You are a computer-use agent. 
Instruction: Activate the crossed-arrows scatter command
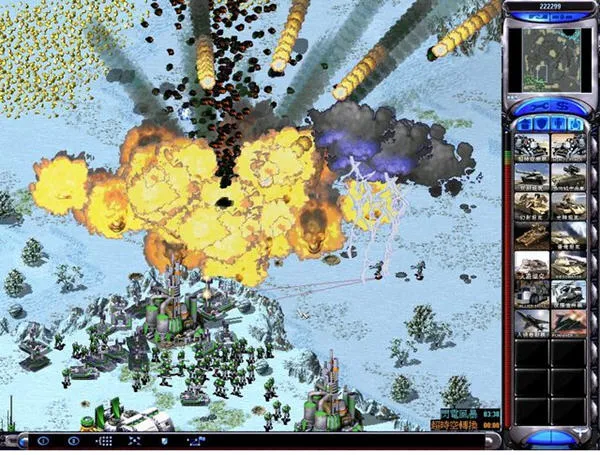[x=134, y=440]
